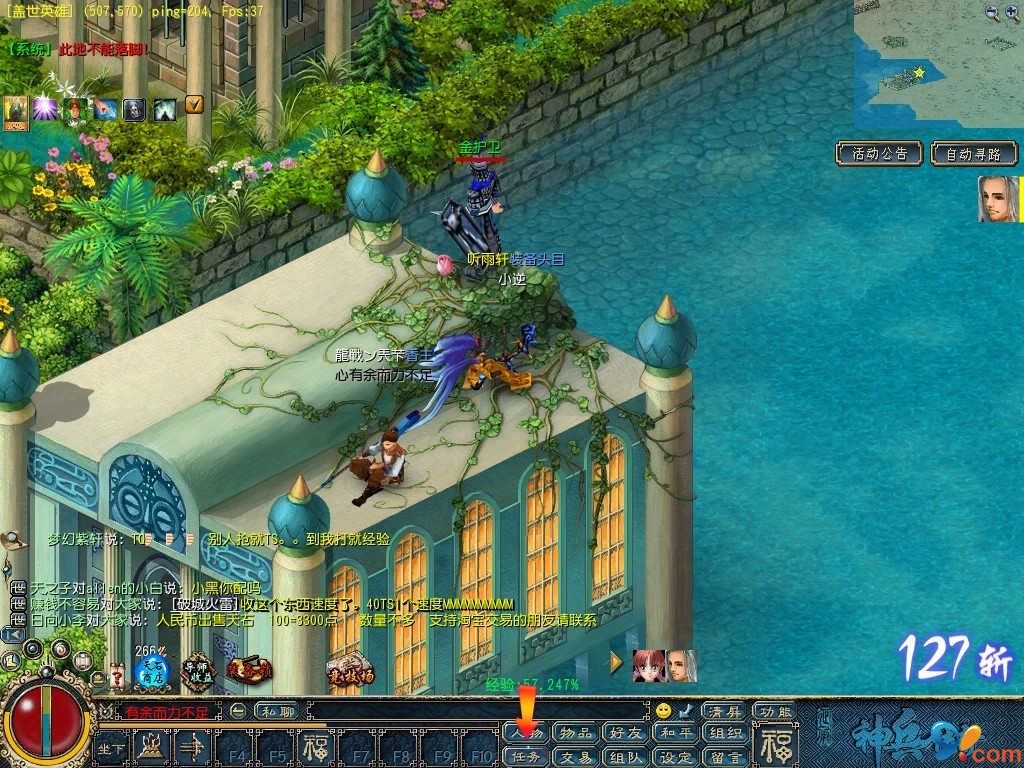Use the 坐下 sit-down hotbar slot
The image size is (1024, 768).
tap(111, 748)
